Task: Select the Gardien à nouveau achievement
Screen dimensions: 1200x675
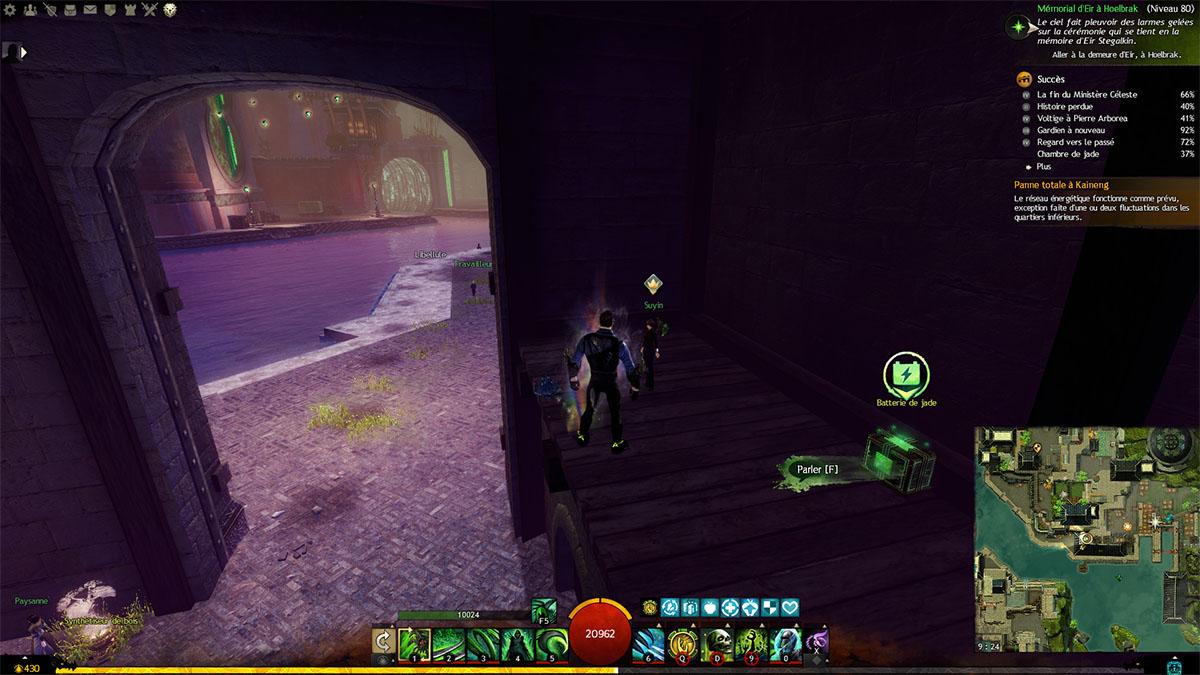Action: pos(1071,130)
